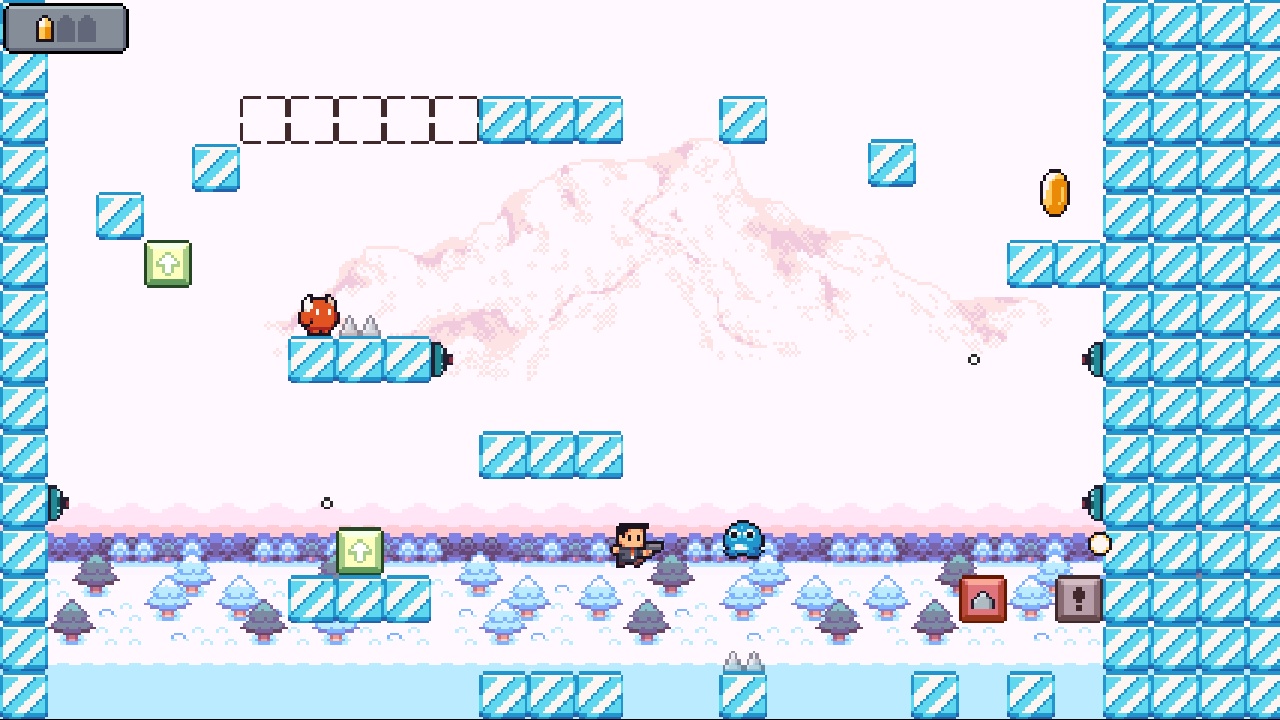This screenshot has width=1280, height=720.
Task: Click the exclamation mark block near the right wall
Action: pyautogui.click(x=1076, y=598)
